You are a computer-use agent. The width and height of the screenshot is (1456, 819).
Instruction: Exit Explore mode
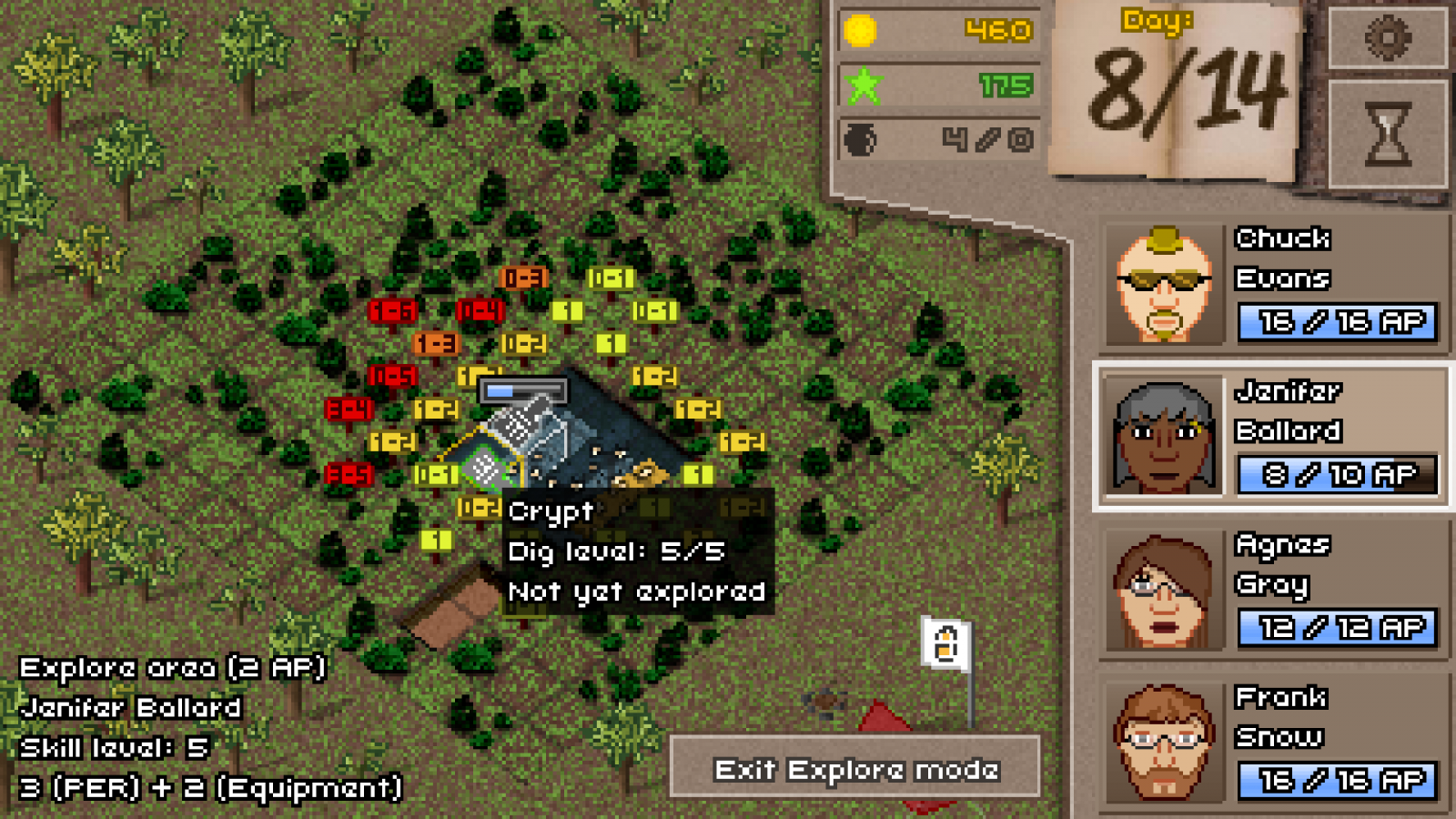tap(854, 769)
